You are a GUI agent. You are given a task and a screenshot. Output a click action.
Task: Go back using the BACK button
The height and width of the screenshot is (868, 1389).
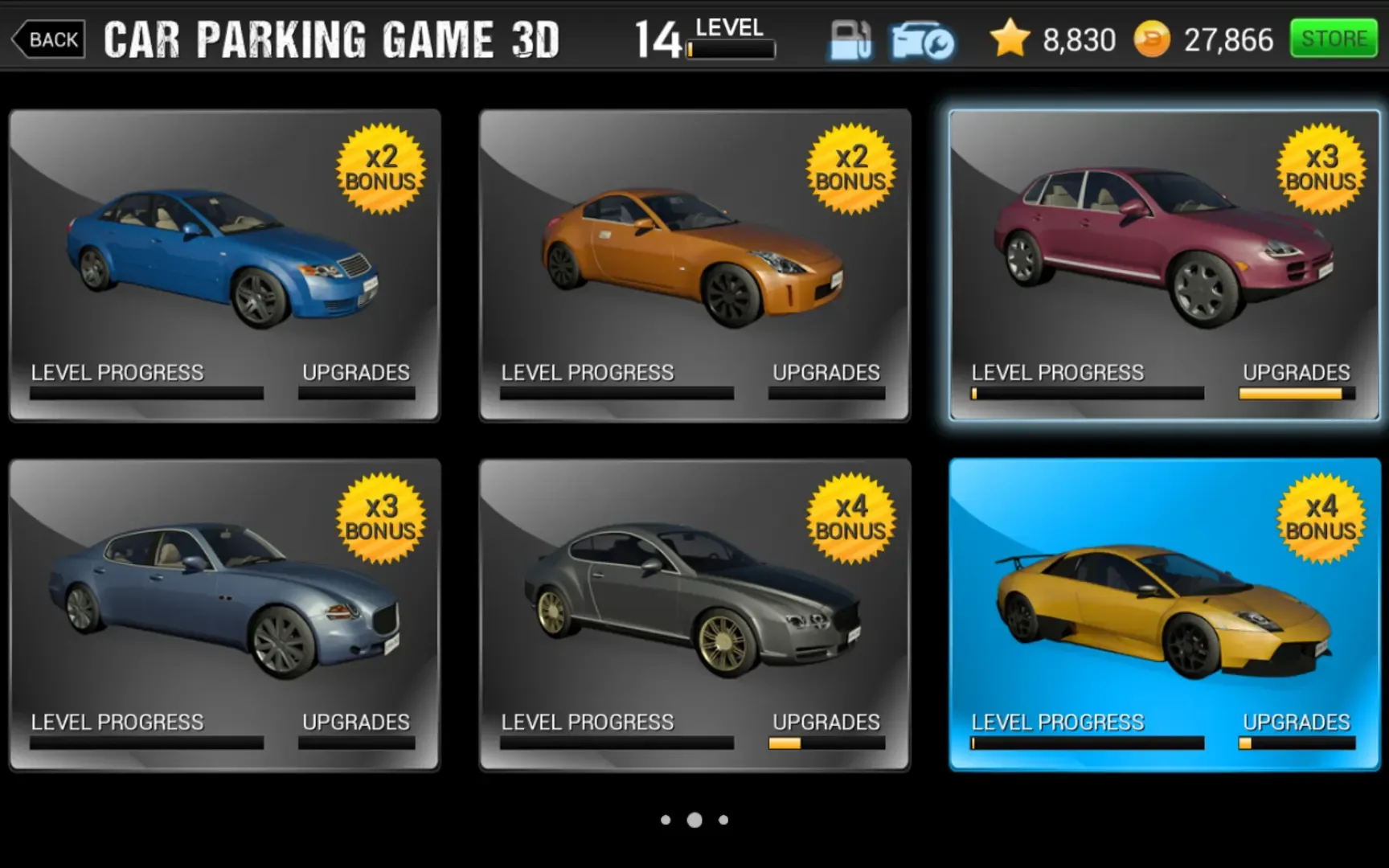point(49,39)
